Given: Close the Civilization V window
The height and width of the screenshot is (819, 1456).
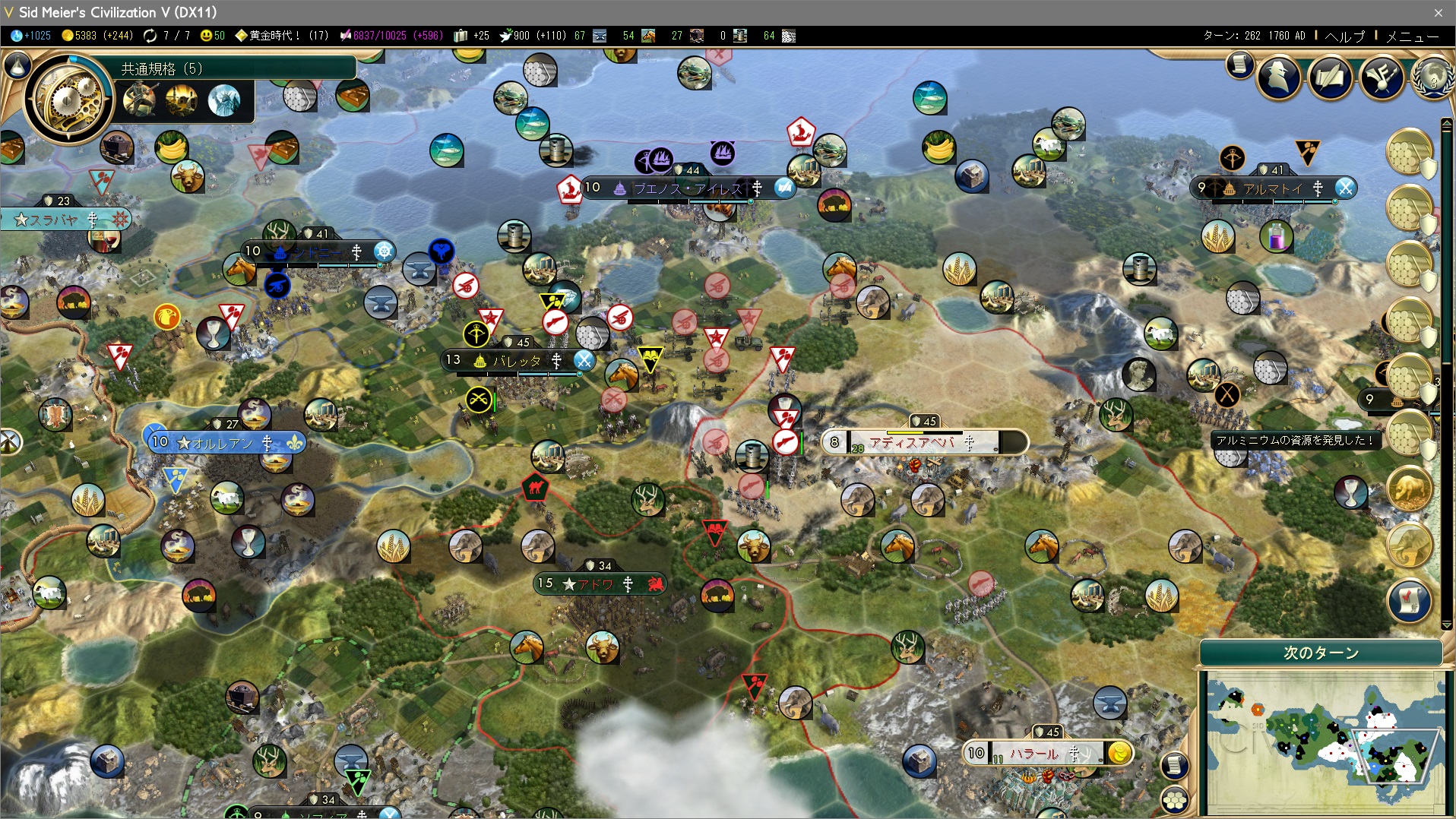Looking at the screenshot, I should [x=1438, y=12].
